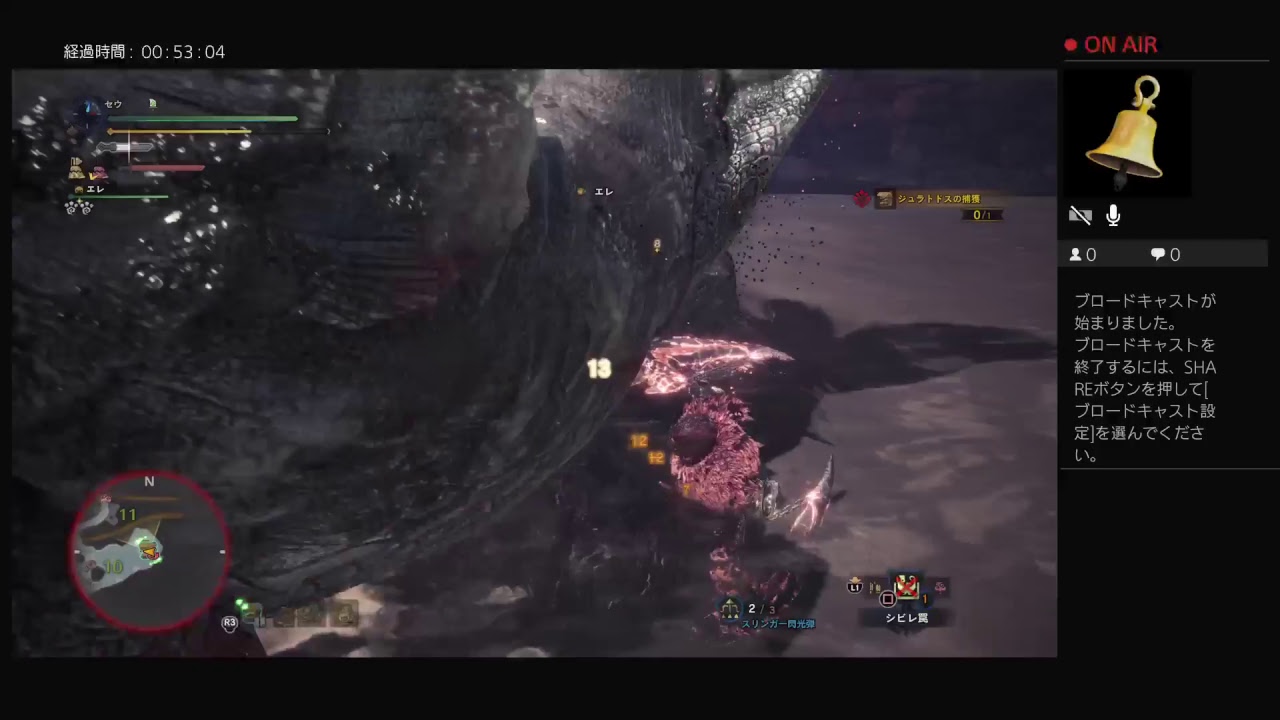
Task: Expand the minimap using the R3 prompt
Action: pos(229,622)
